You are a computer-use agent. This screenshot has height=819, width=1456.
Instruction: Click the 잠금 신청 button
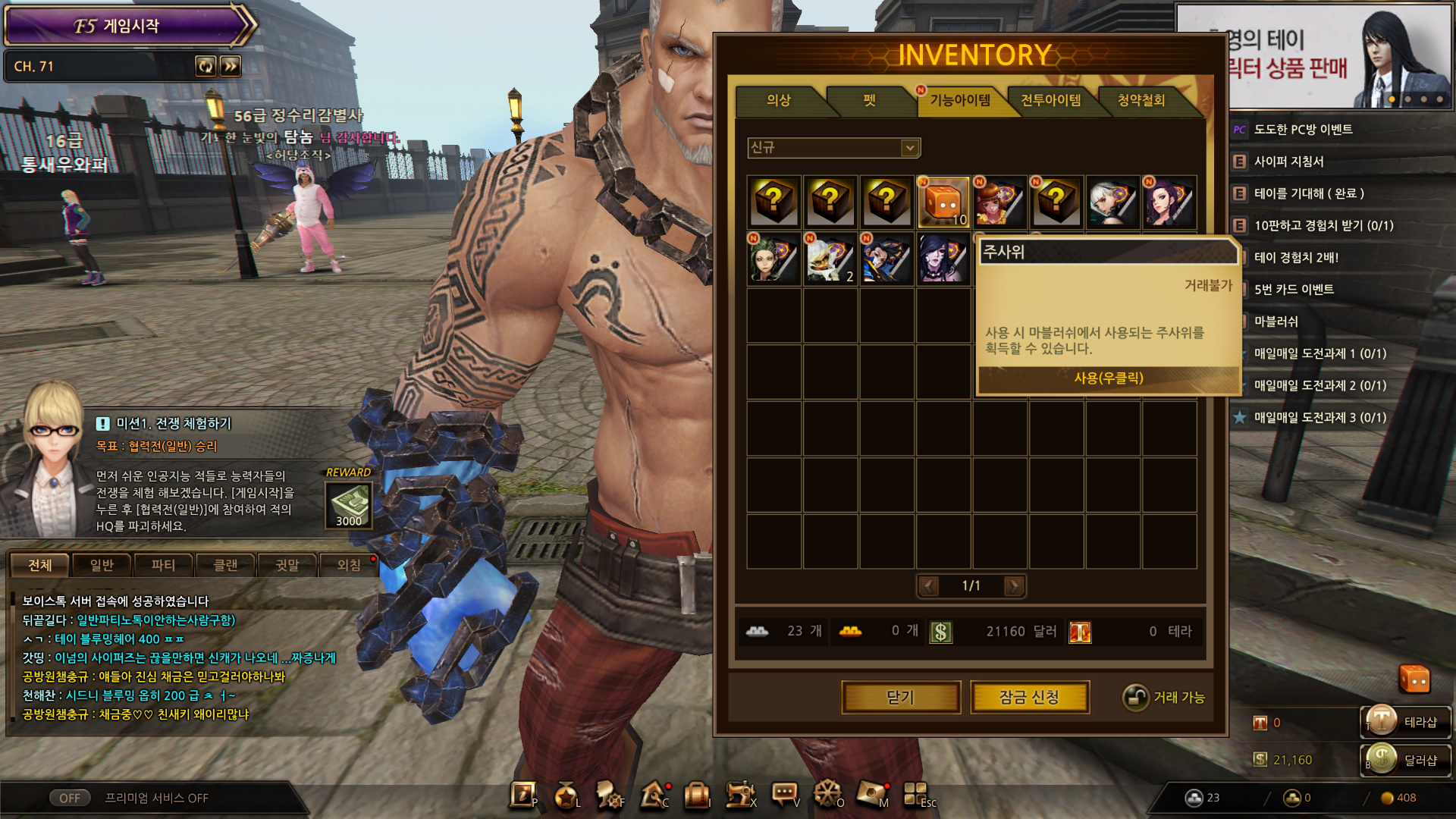pos(1029,697)
